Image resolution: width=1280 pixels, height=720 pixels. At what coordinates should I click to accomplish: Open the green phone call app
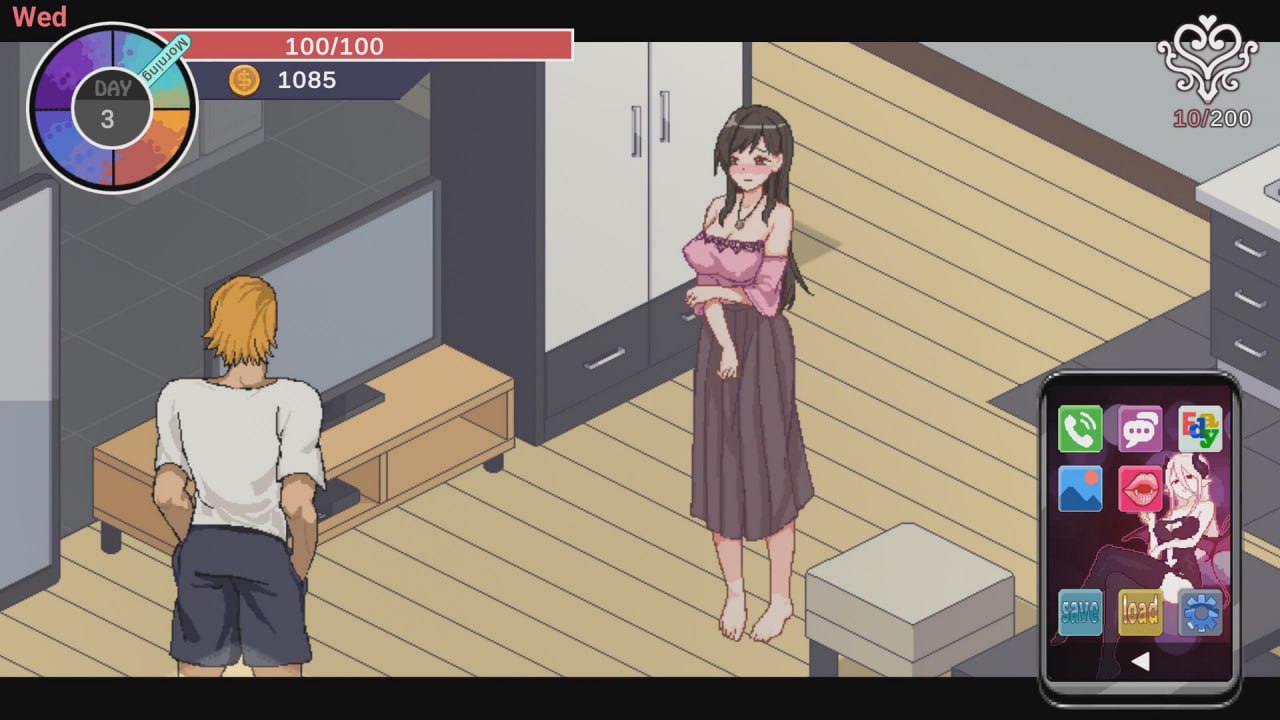point(1080,429)
